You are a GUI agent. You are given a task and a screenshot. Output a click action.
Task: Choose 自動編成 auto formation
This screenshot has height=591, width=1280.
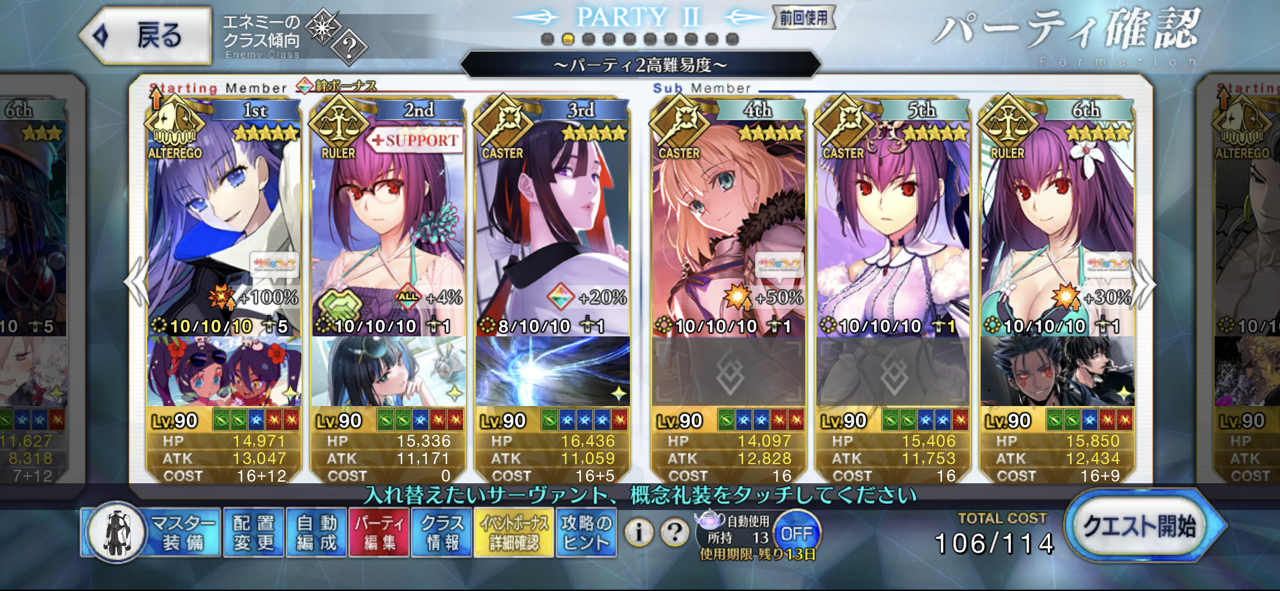315,533
